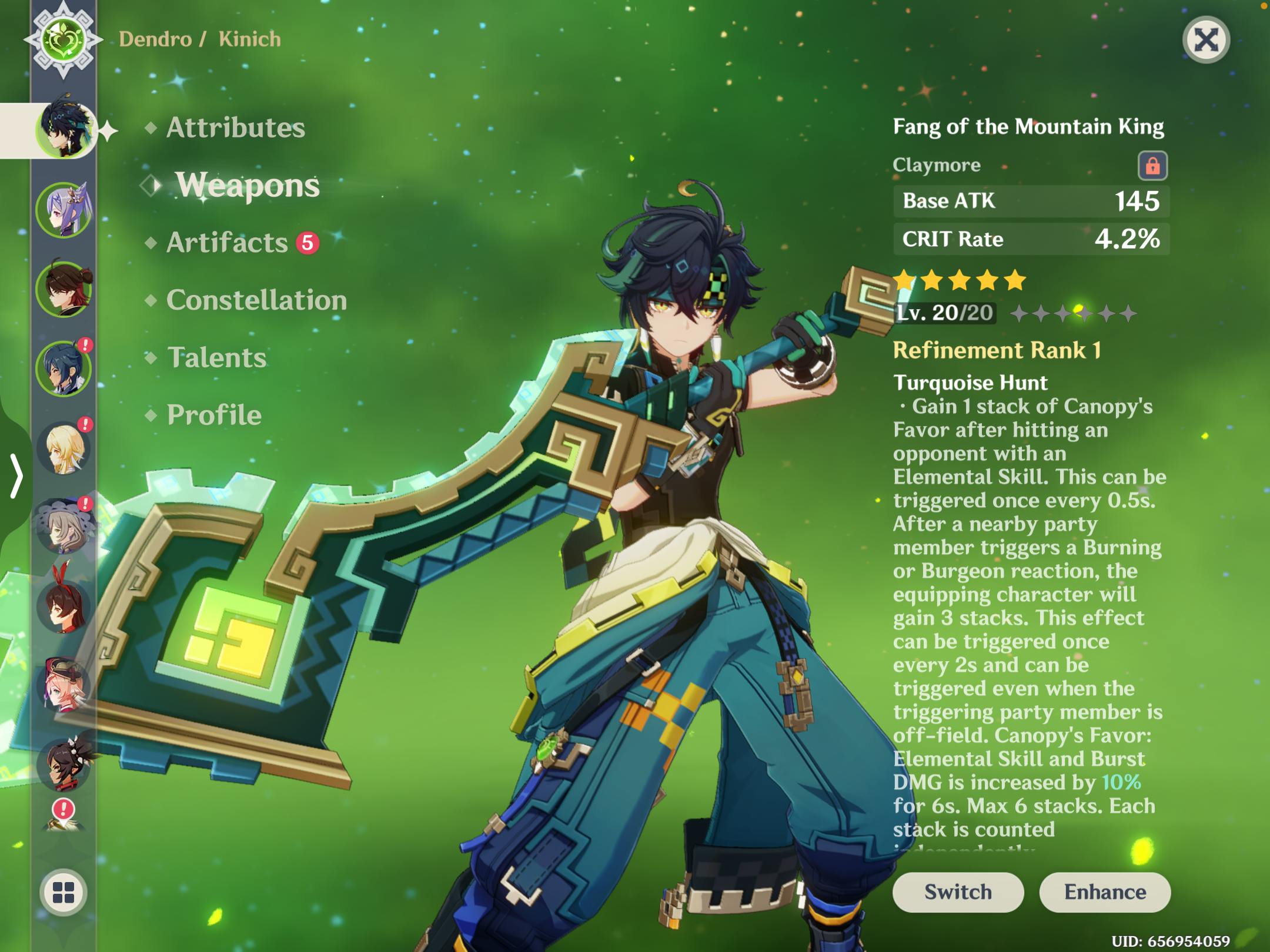The height and width of the screenshot is (952, 1270).
Task: Switch to the spiky-ponytail character portrait
Action: click(63, 764)
